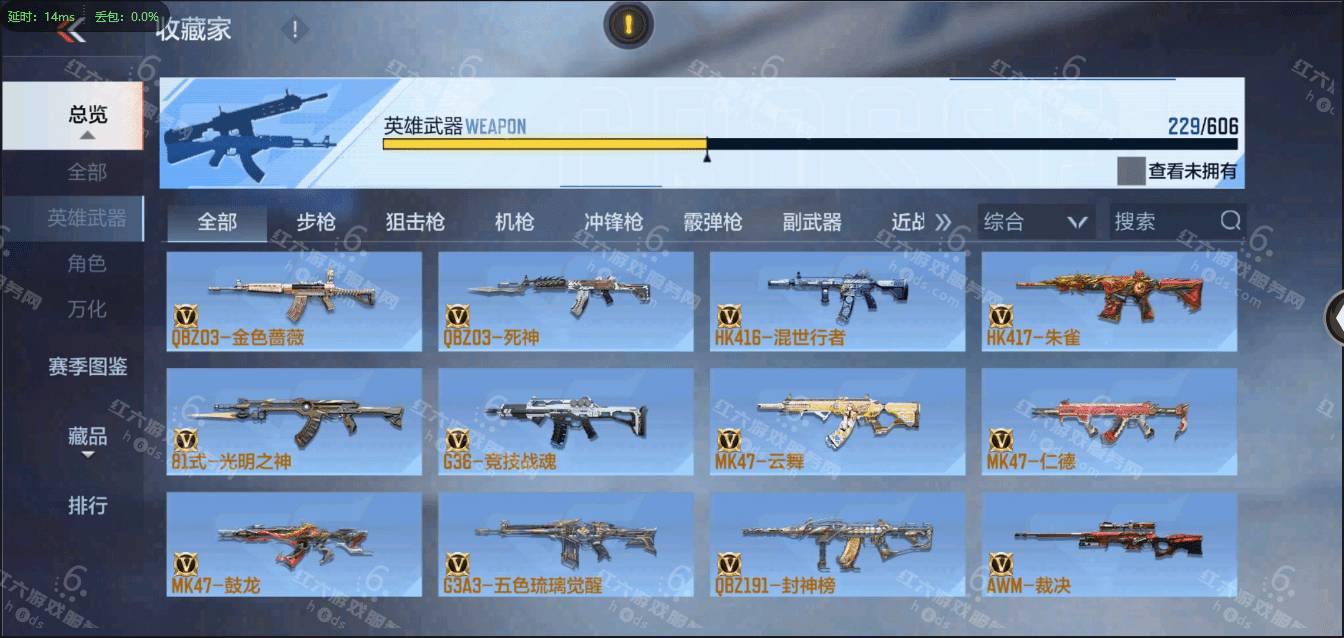This screenshot has width=1344, height=638.
Task: Switch to the 步枪 weapon tab
Action: pyautogui.click(x=316, y=222)
